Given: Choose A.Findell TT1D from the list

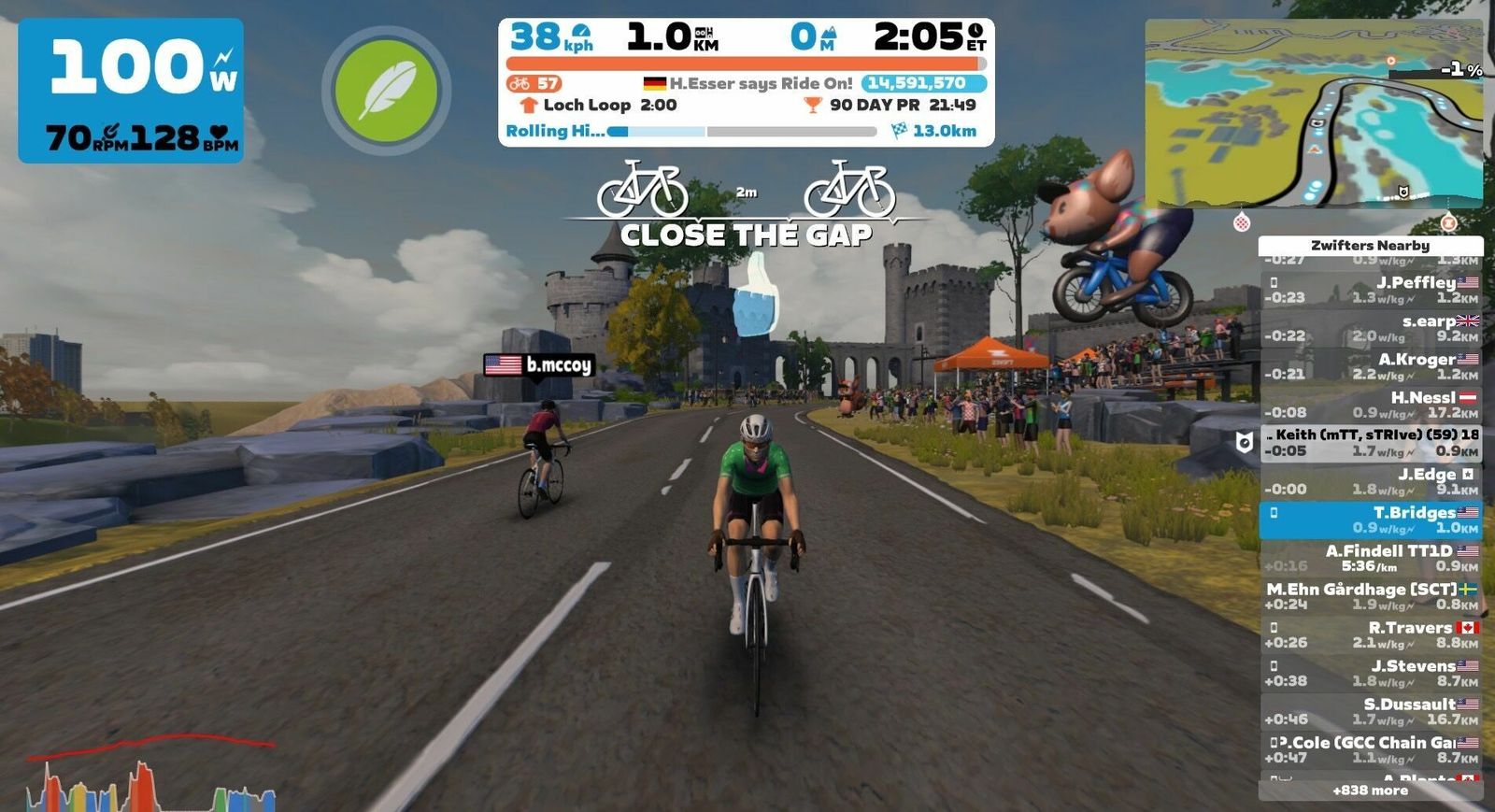Looking at the screenshot, I should (x=1370, y=558).
